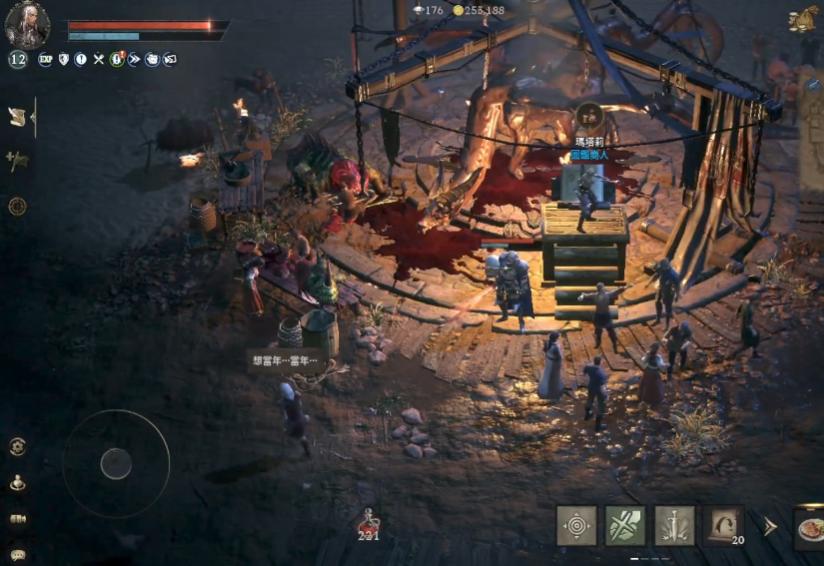
Task: Tap the round compass emblem icon
Action: tap(17, 206)
